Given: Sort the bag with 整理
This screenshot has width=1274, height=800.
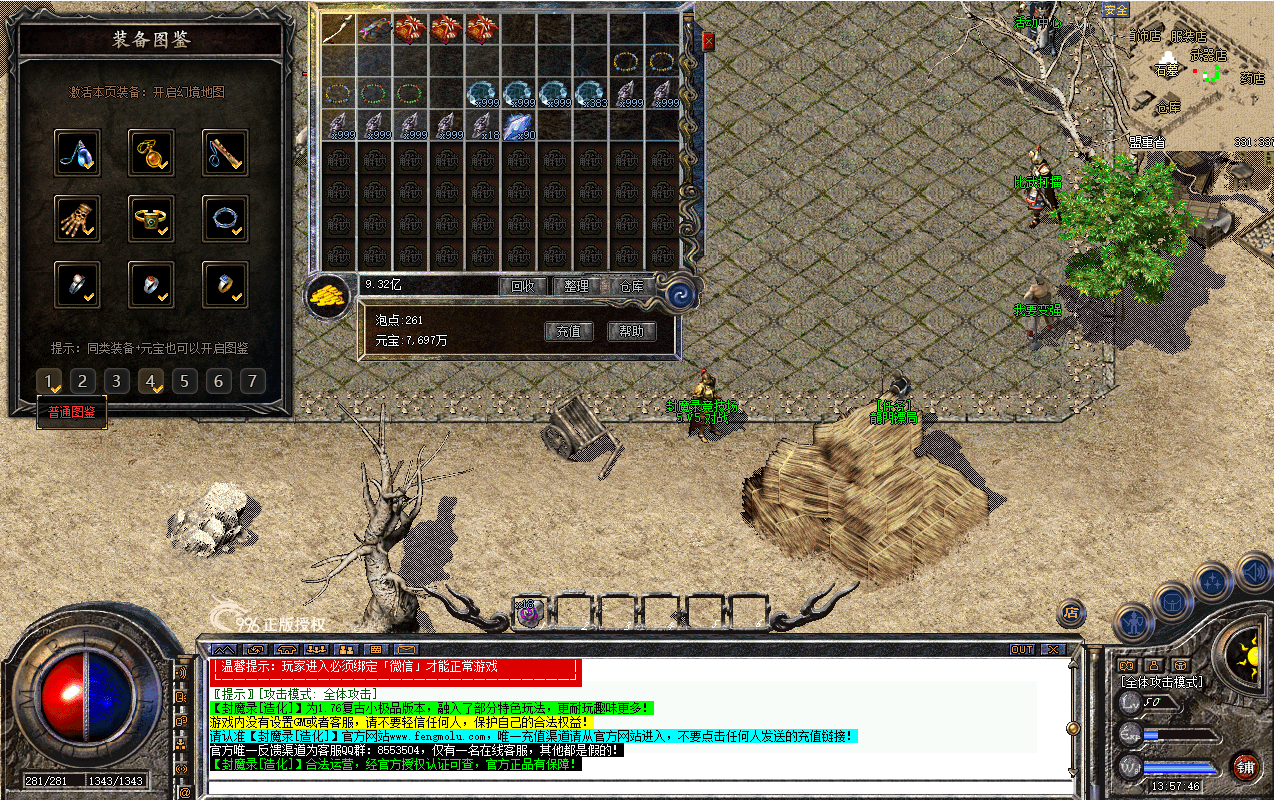Looking at the screenshot, I should point(576,286).
